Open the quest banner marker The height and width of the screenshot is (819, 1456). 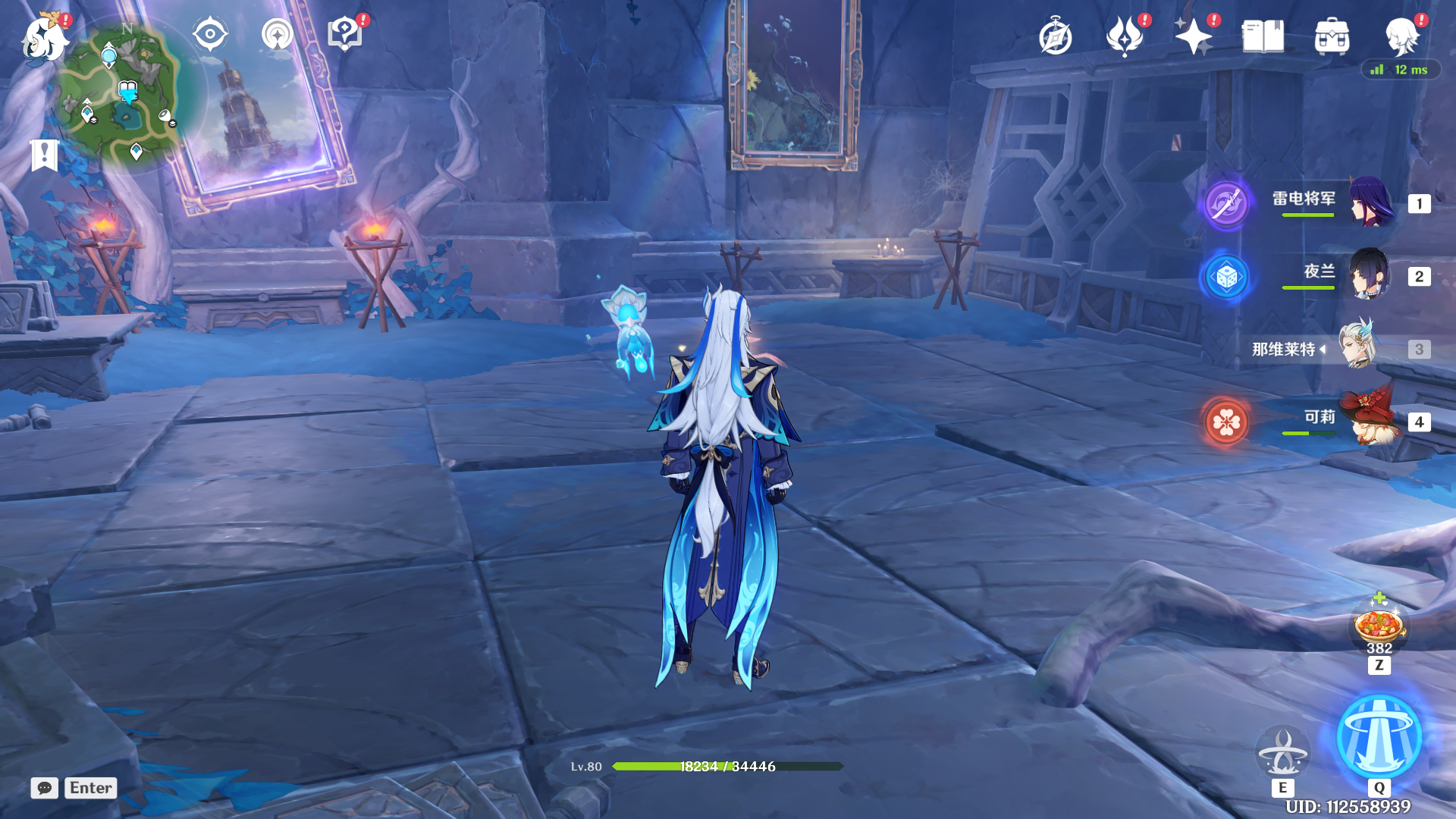click(44, 155)
